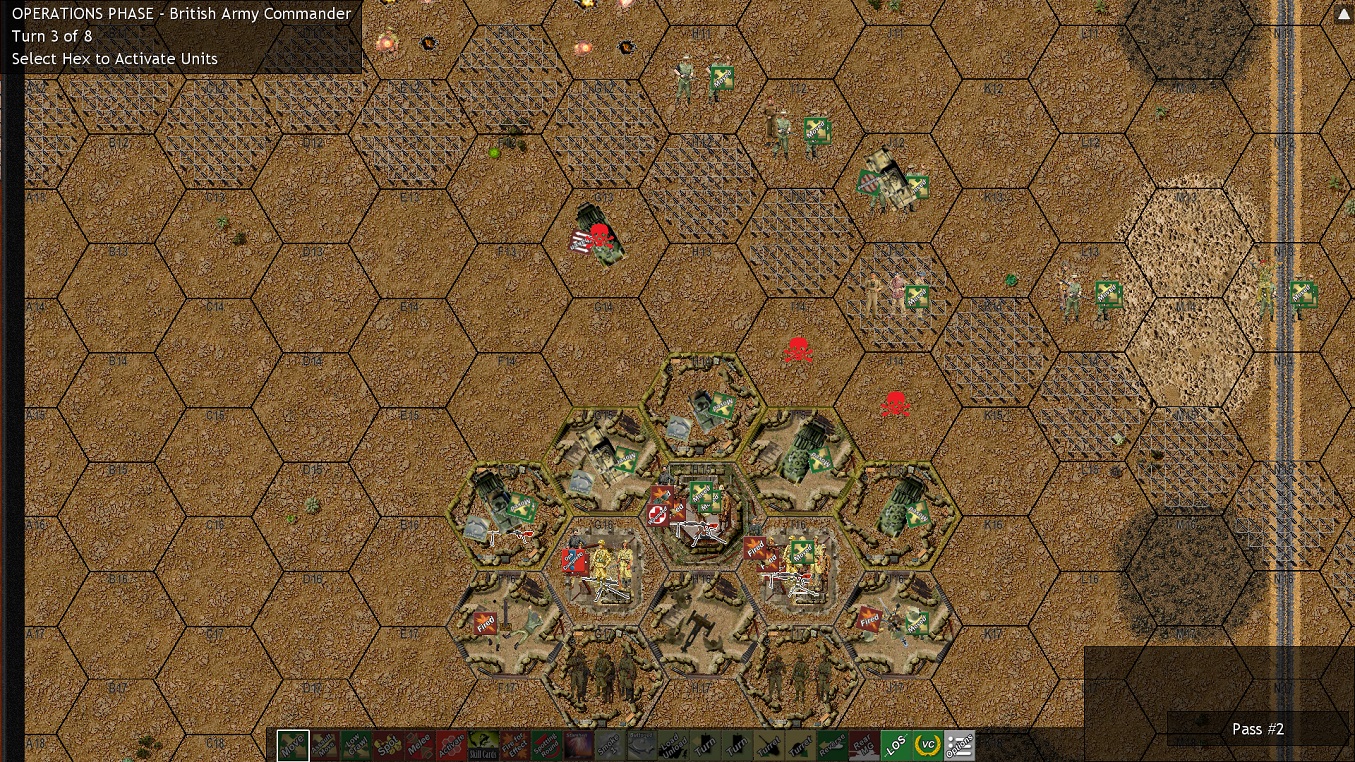Image resolution: width=1355 pixels, height=762 pixels.
Task: Rotate using the Turret icon
Action: point(767,744)
